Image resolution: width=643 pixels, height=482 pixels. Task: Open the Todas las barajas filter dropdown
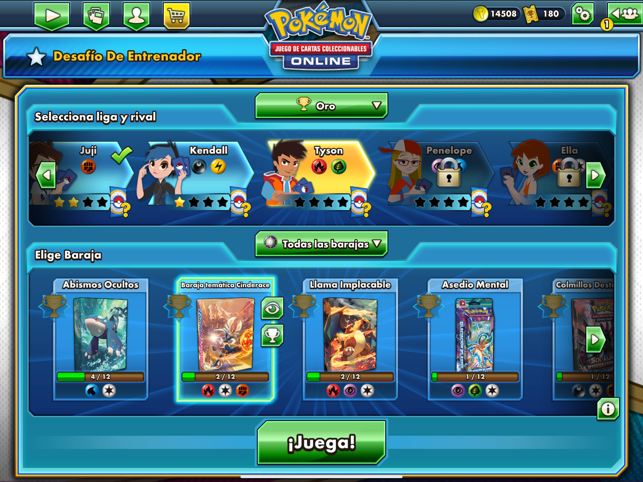tap(321, 243)
